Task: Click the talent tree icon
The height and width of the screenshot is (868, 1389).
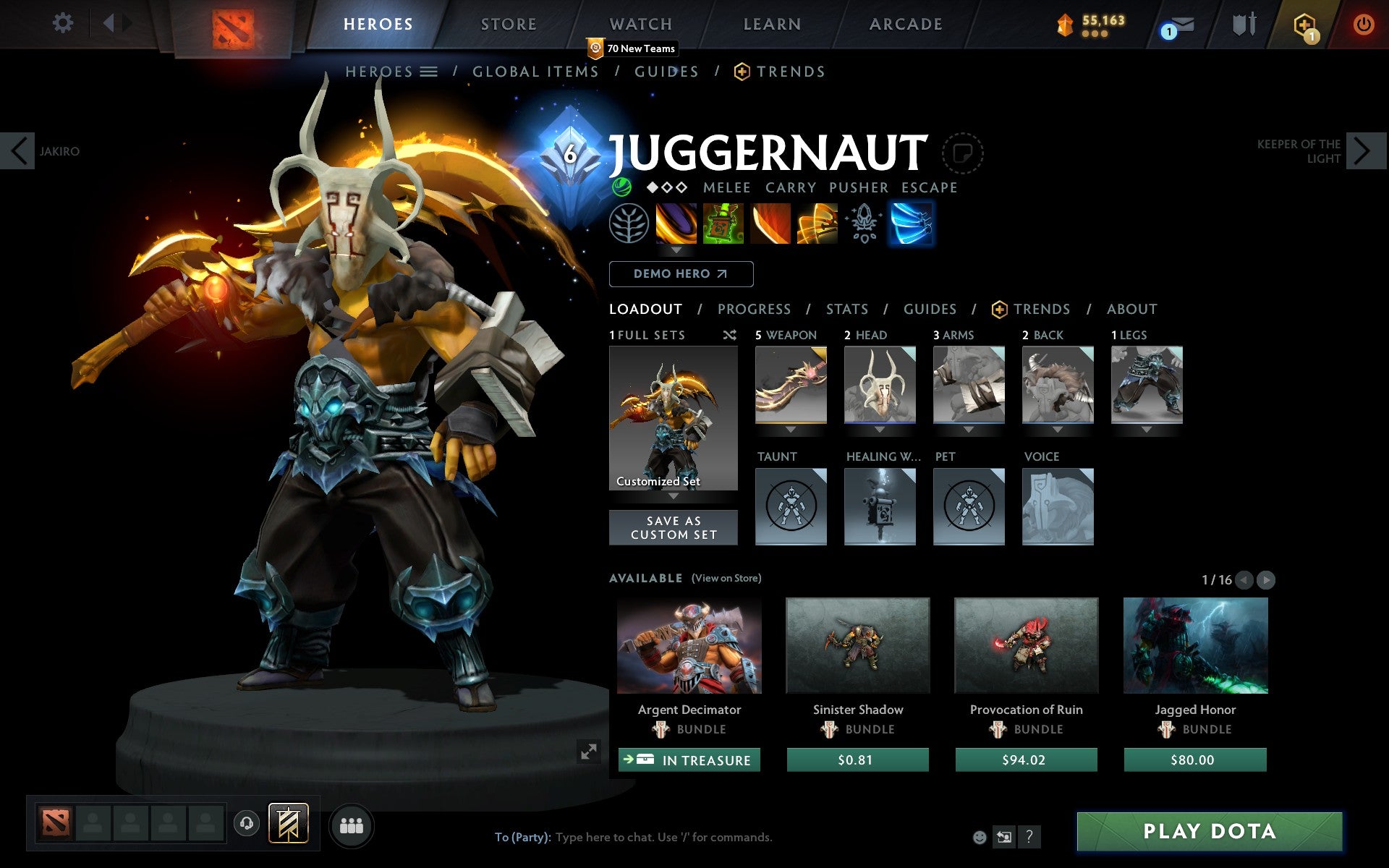Action: click(x=630, y=224)
